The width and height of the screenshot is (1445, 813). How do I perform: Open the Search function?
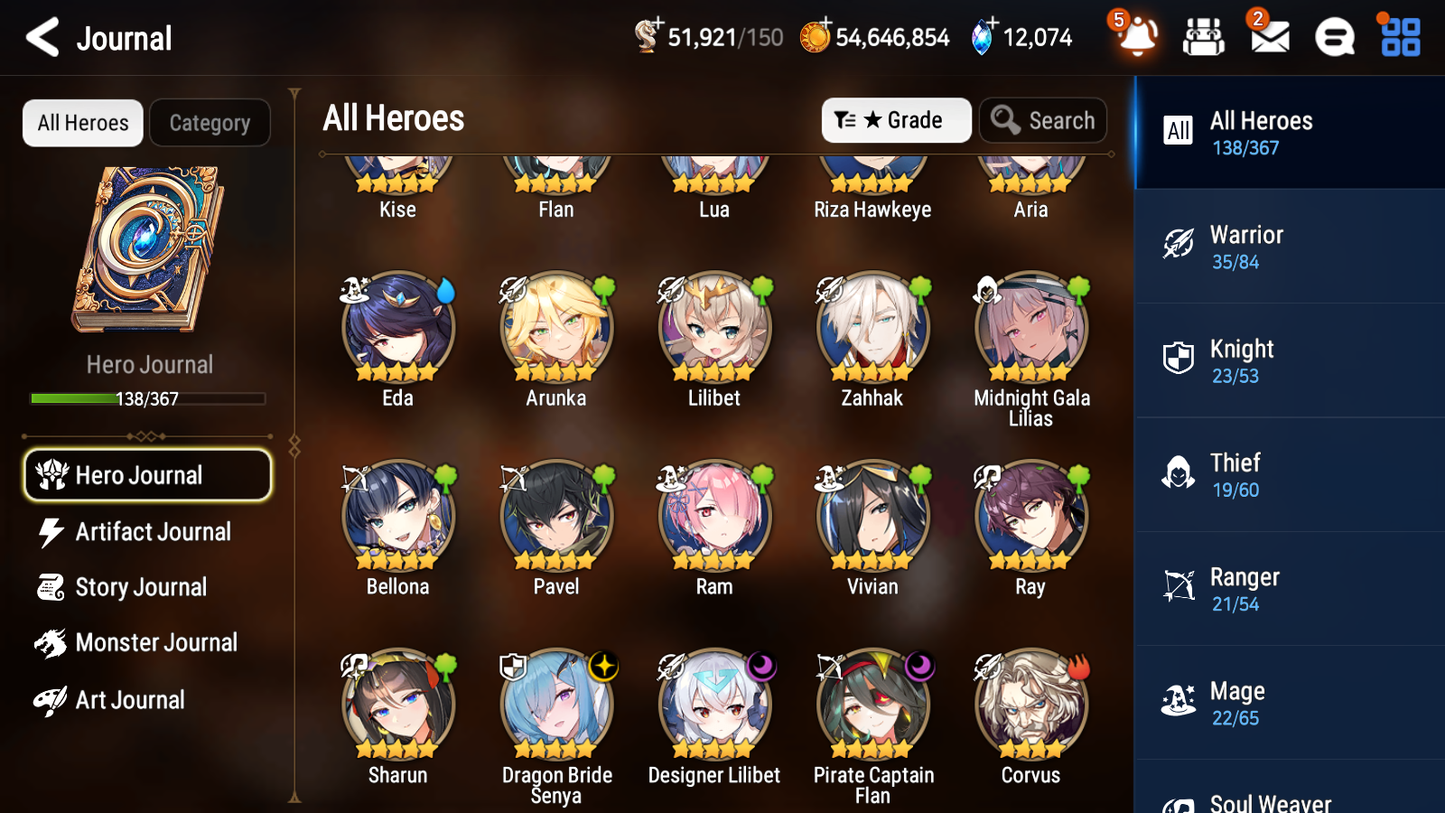pos(1043,120)
